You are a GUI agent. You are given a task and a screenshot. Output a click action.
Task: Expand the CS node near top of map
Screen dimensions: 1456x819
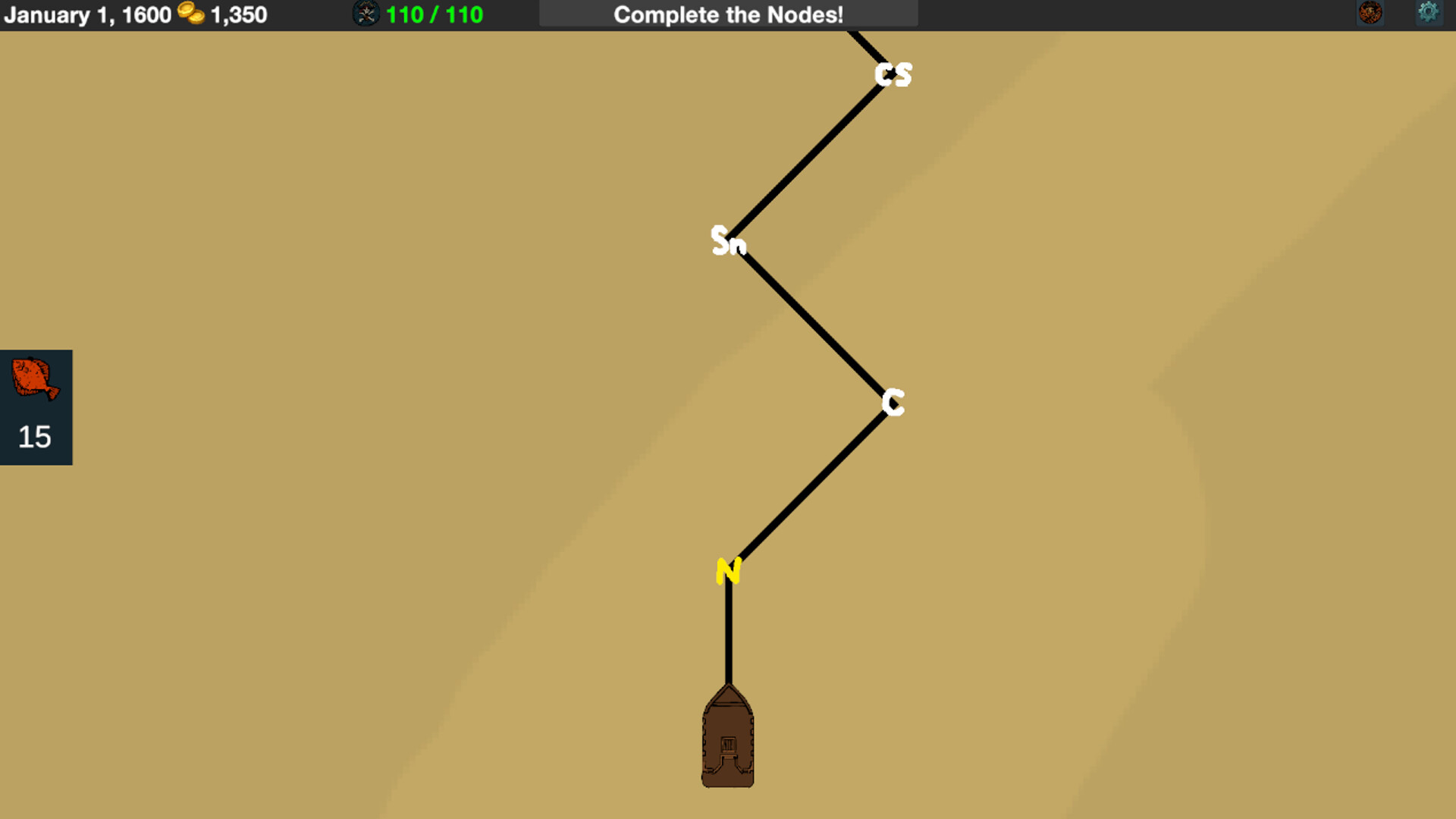point(893,74)
